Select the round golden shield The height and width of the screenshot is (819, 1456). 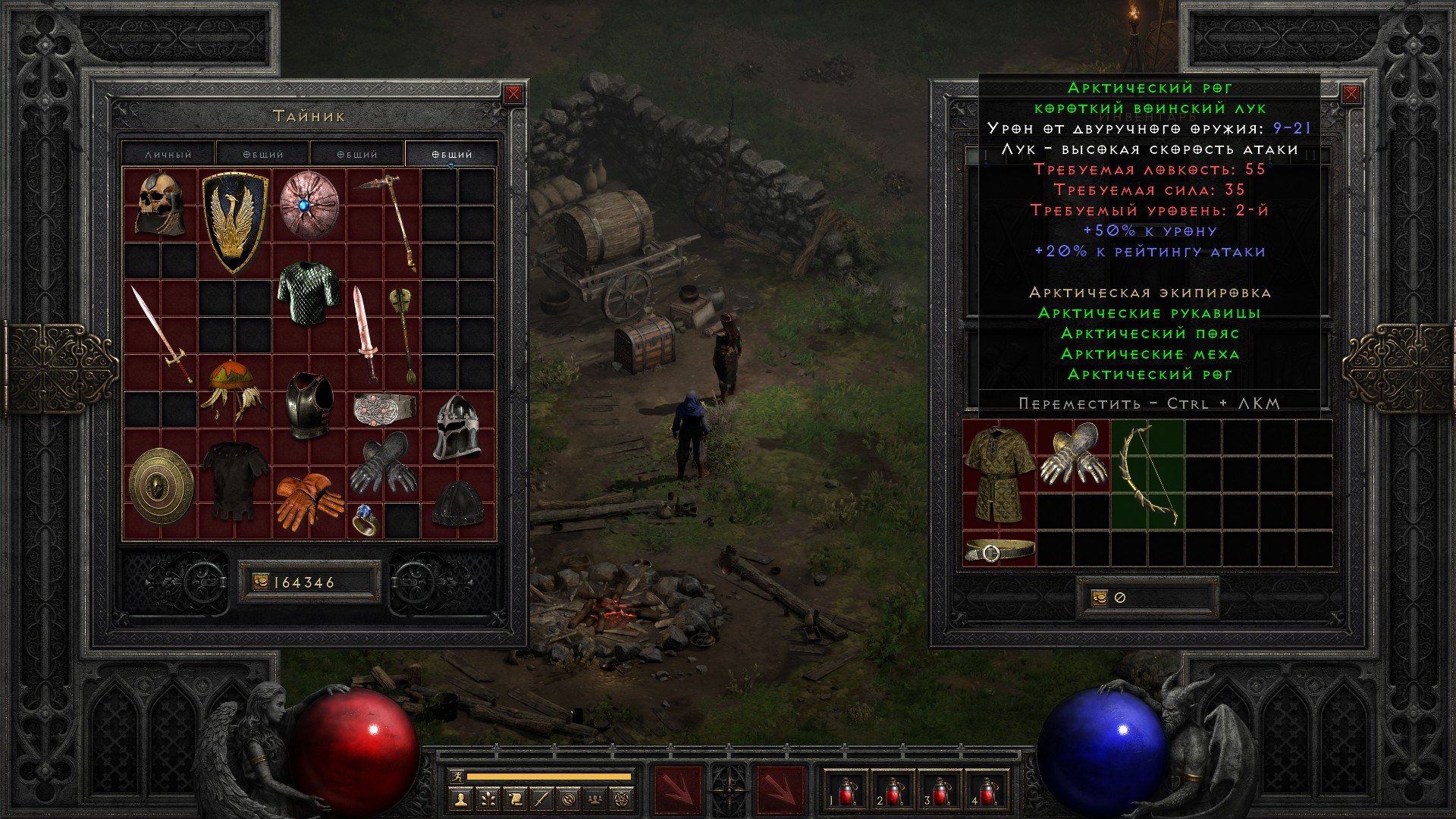[x=161, y=485]
